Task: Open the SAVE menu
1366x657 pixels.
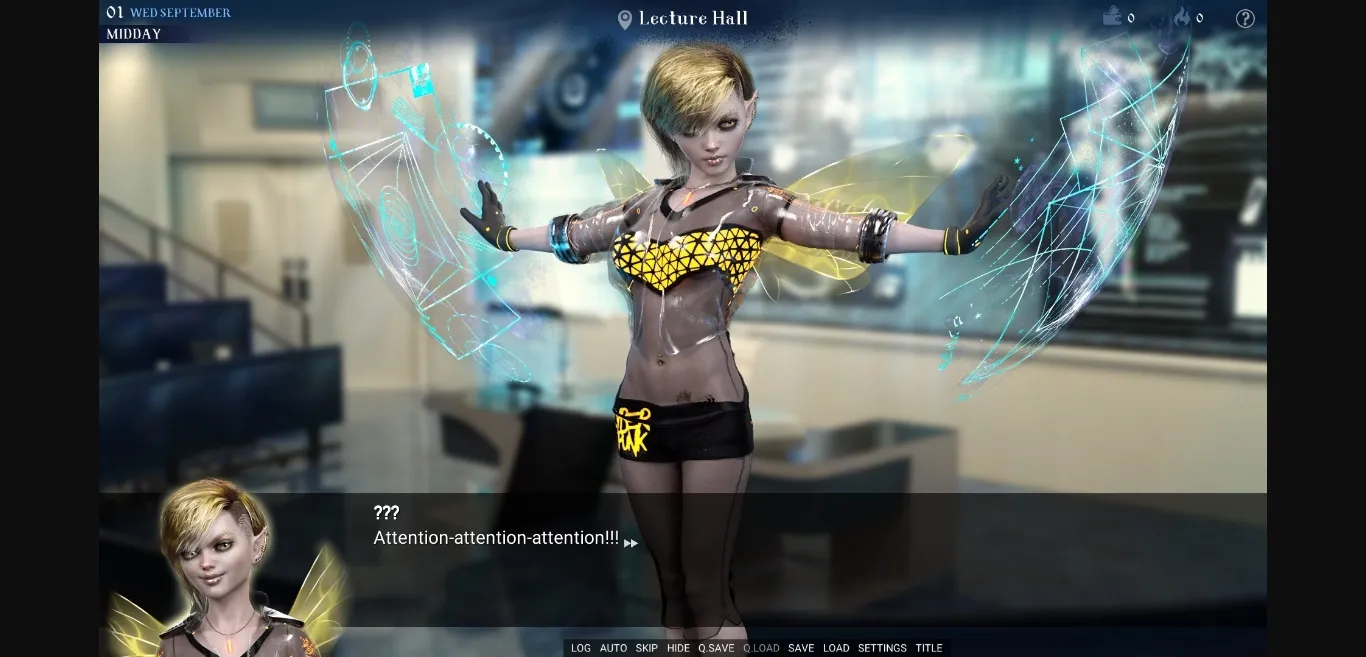Action: pos(801,648)
